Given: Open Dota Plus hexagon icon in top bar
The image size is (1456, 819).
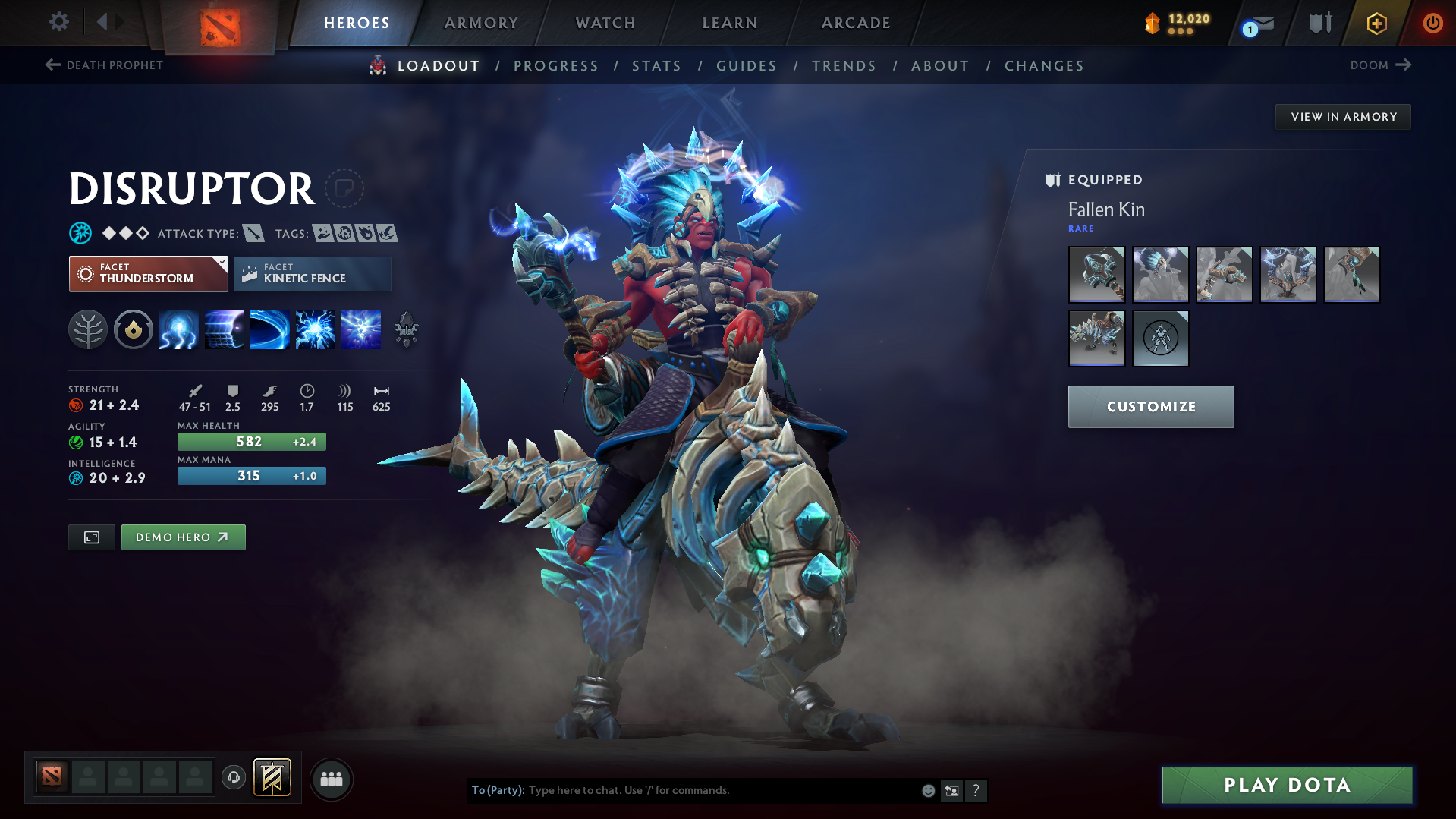Looking at the screenshot, I should (1376, 23).
